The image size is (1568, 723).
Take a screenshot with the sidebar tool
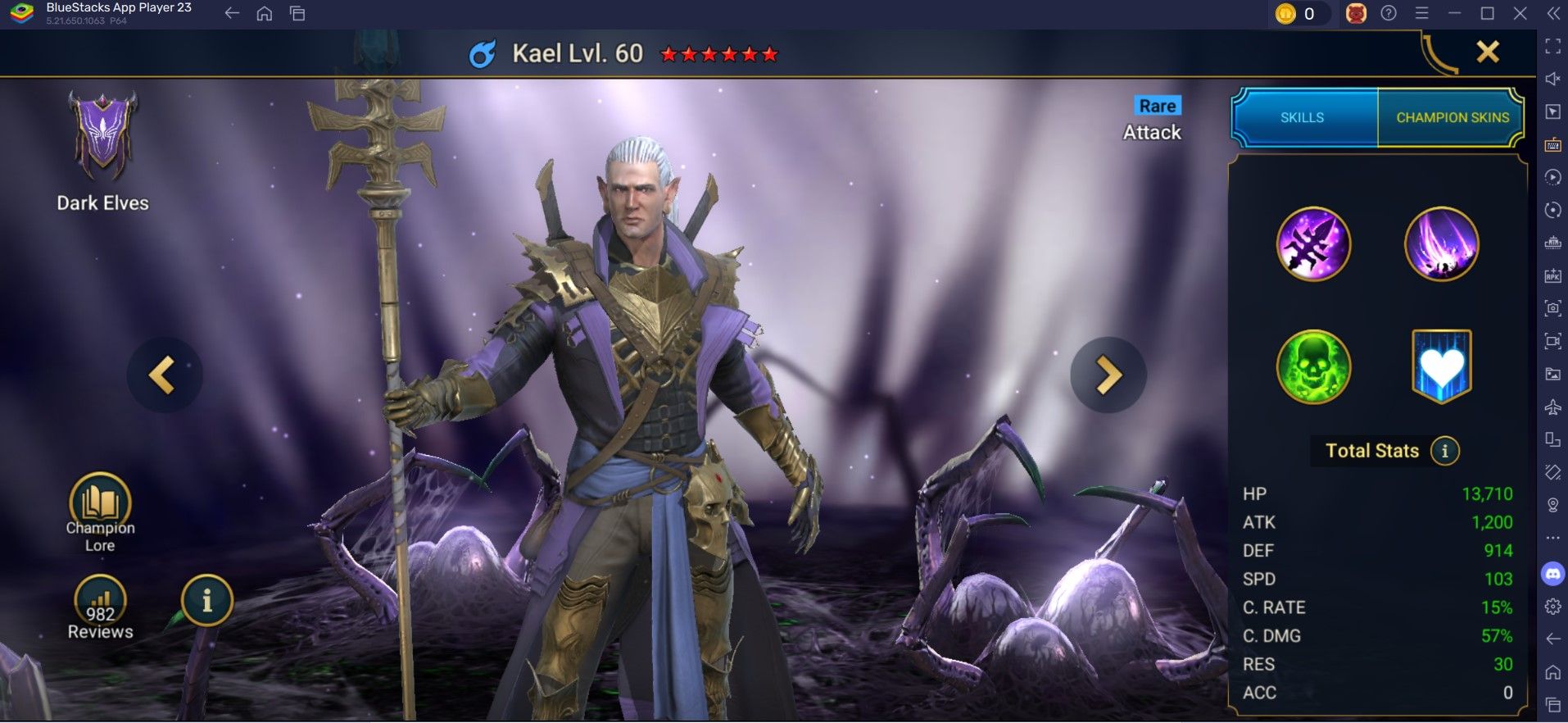pyautogui.click(x=1552, y=309)
